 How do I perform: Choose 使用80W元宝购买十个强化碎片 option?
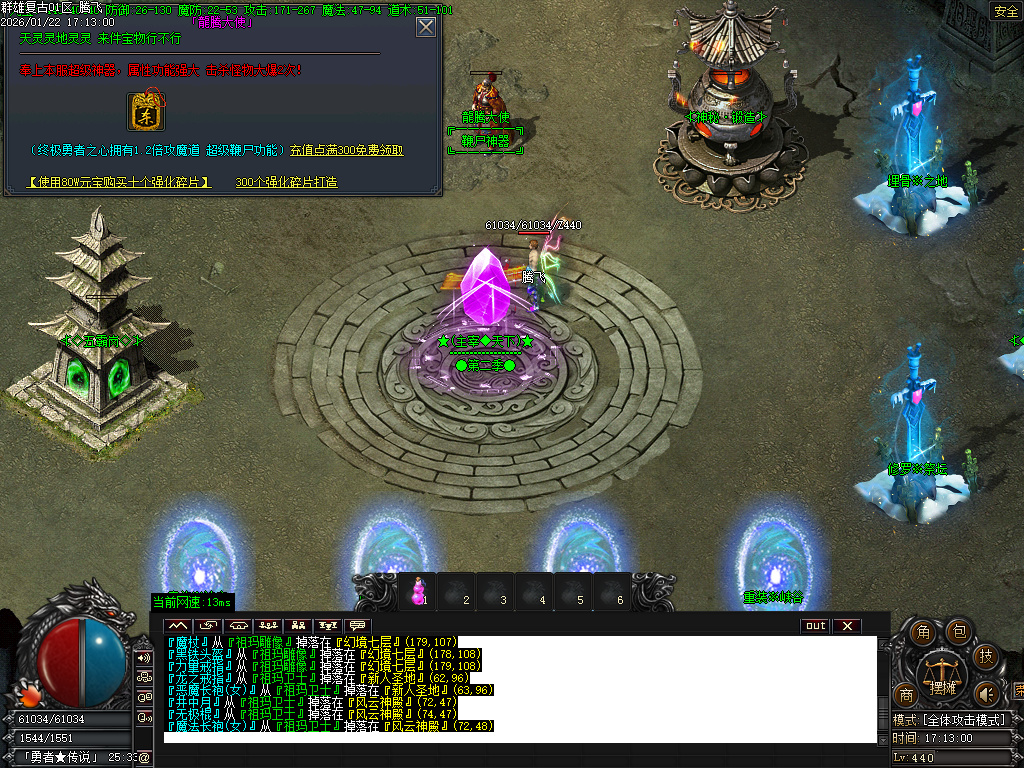[x=120, y=182]
